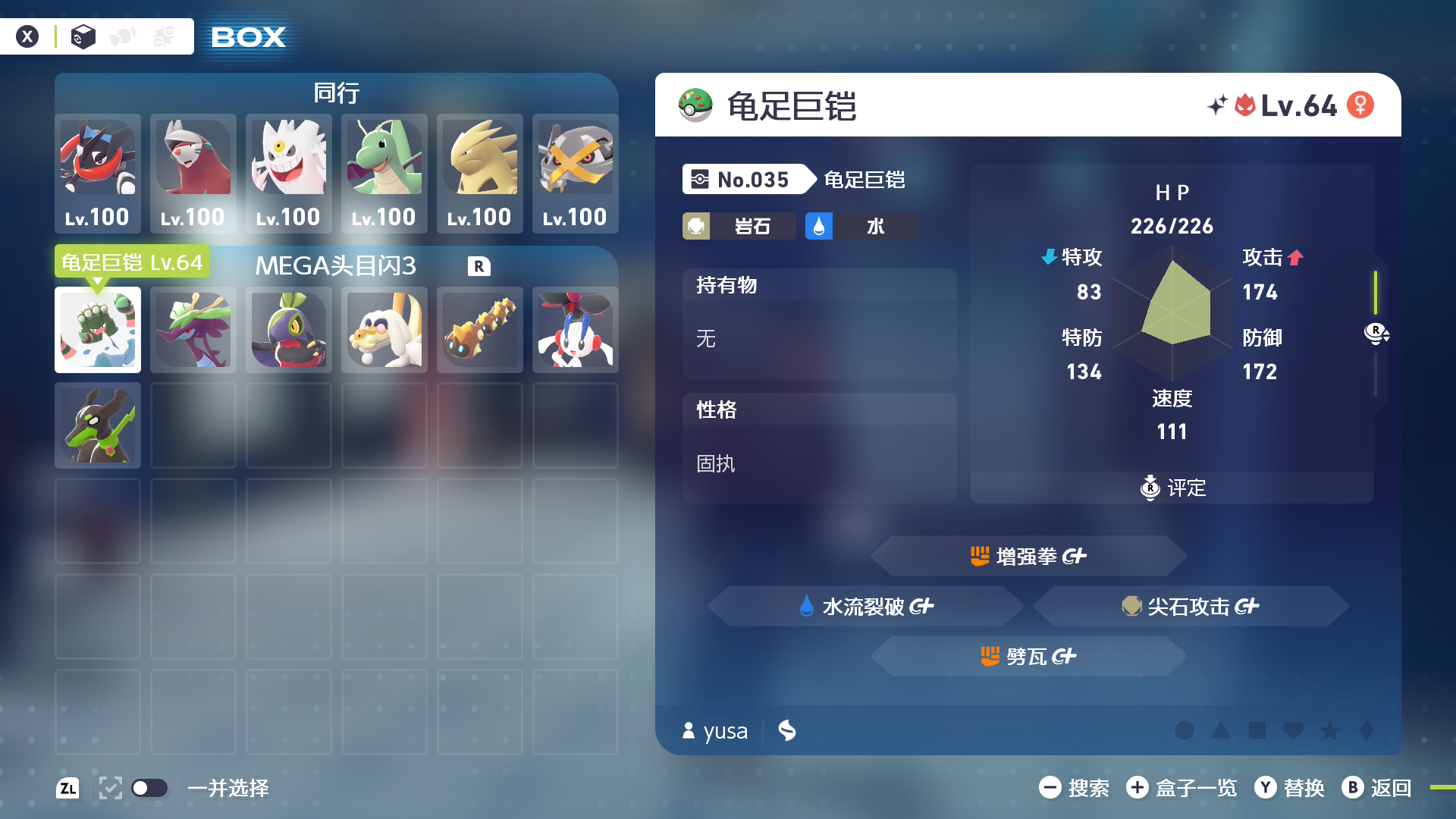Viewport: 1456px width, 819px height.
Task: Toggle the 一并选择 switch
Action: (149, 788)
